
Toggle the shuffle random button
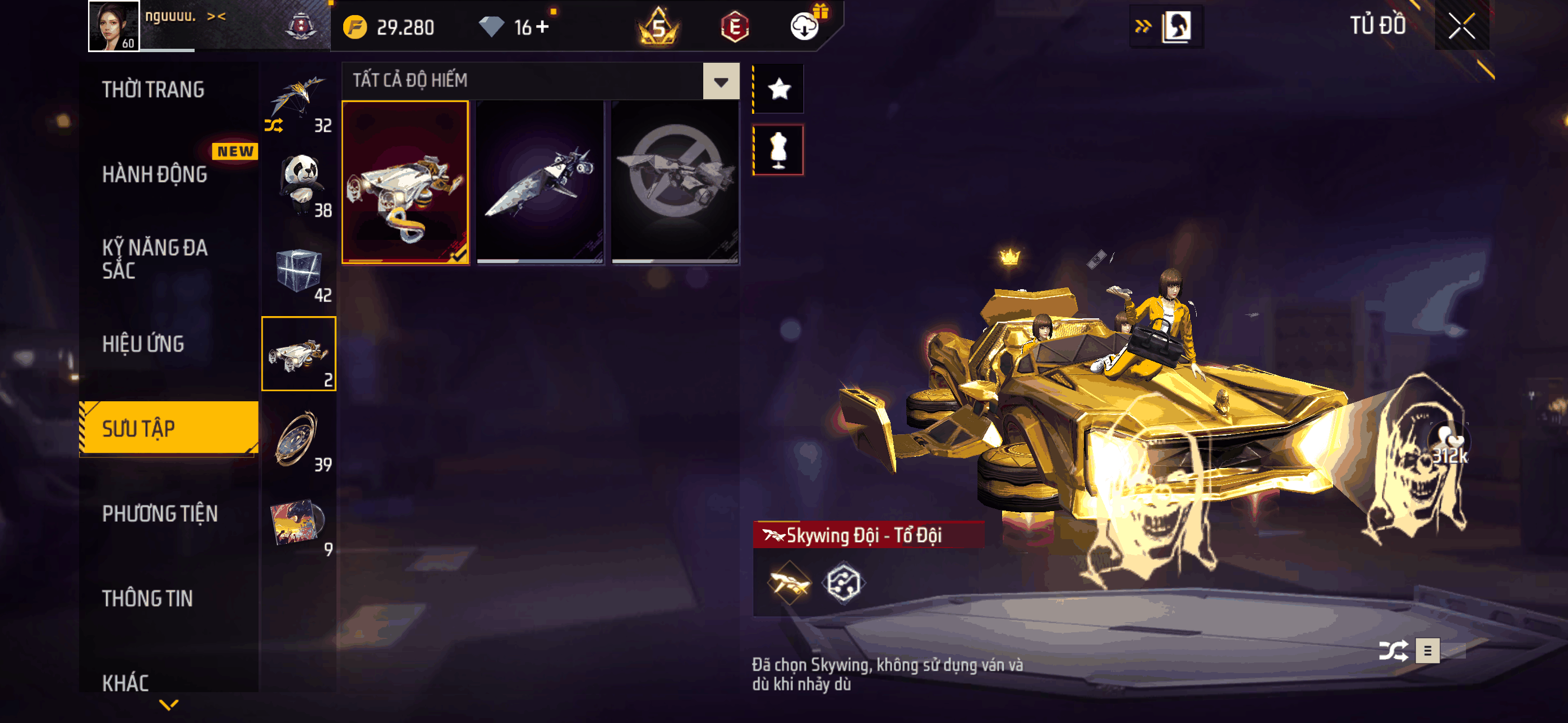(x=1392, y=651)
